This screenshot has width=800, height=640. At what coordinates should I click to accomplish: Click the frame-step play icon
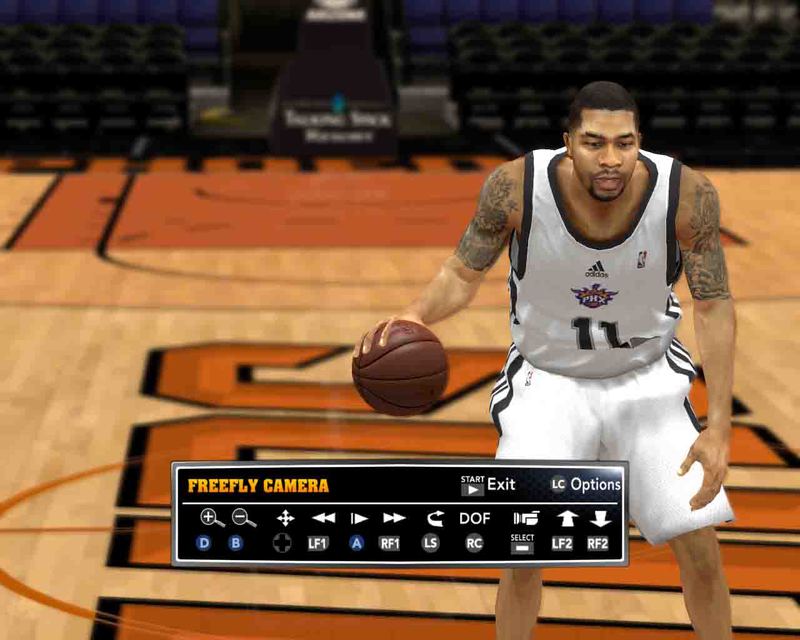(358, 518)
